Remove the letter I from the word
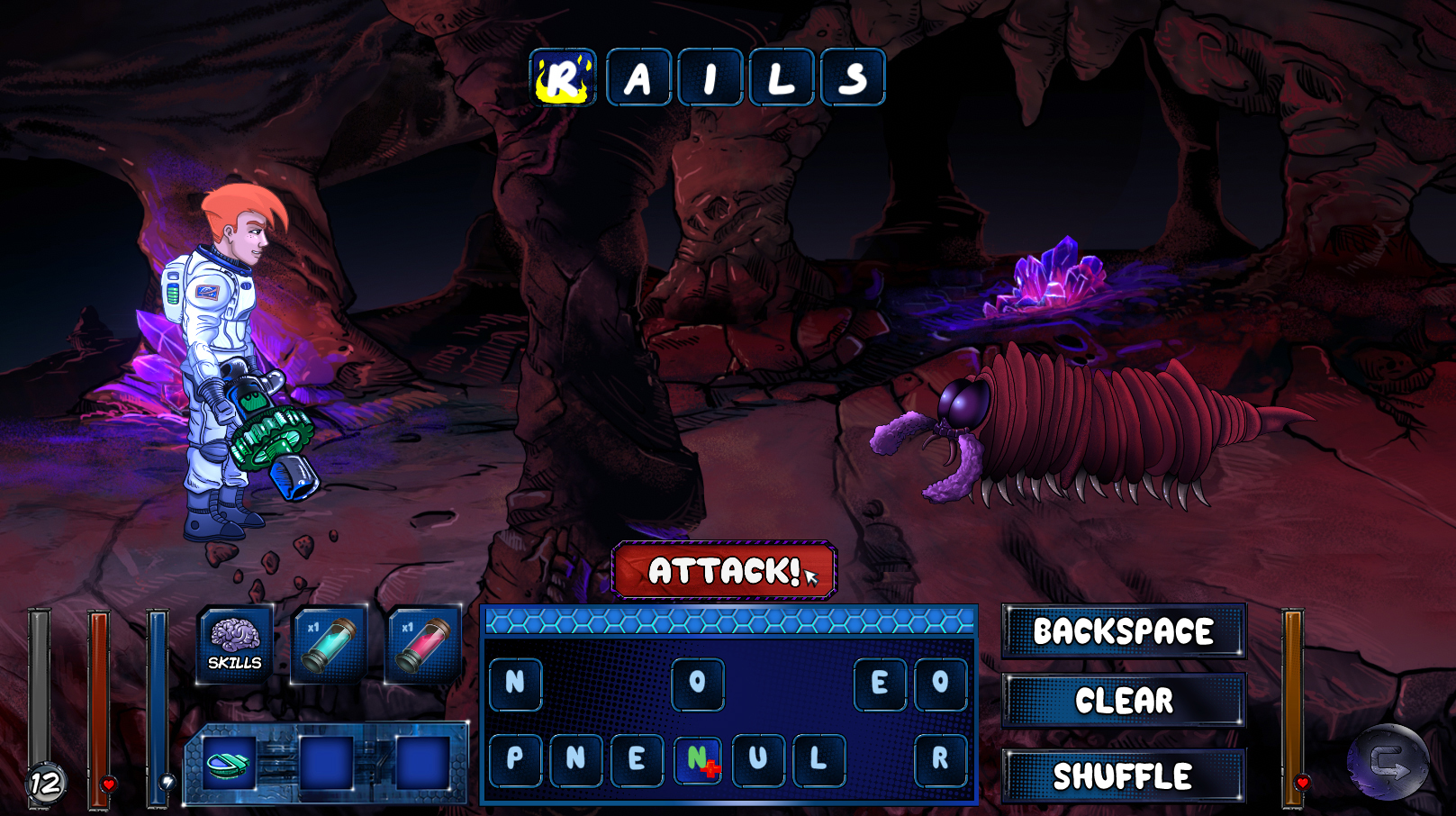This screenshot has height=816, width=1456. (710, 77)
